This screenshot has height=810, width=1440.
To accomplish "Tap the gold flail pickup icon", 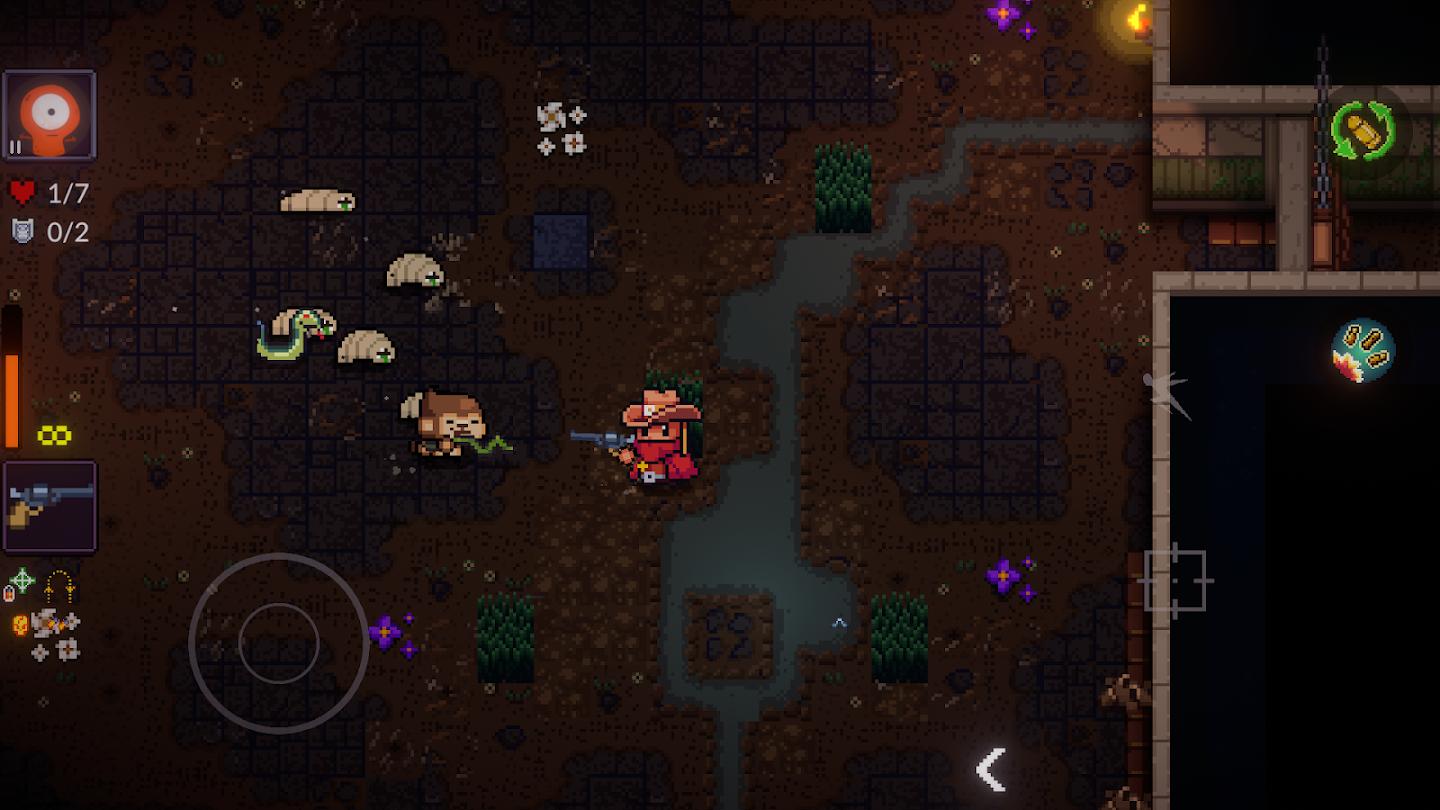I will tap(58, 588).
